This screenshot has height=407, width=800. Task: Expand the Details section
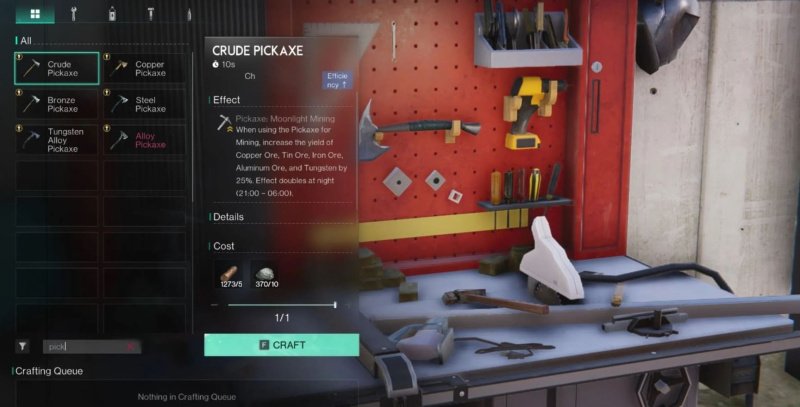(228, 217)
